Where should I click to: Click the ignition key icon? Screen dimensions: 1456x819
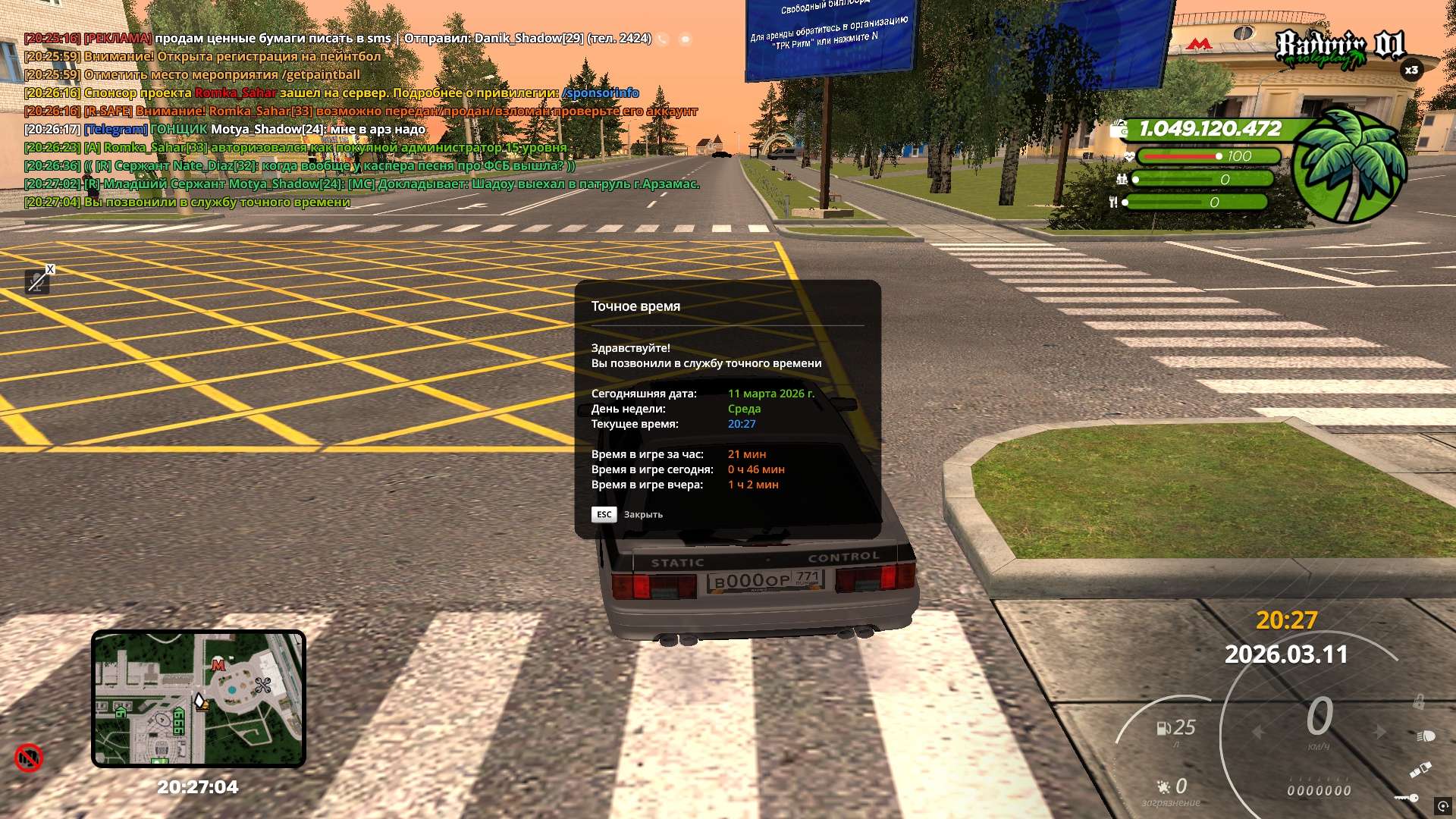pyautogui.click(x=1407, y=798)
